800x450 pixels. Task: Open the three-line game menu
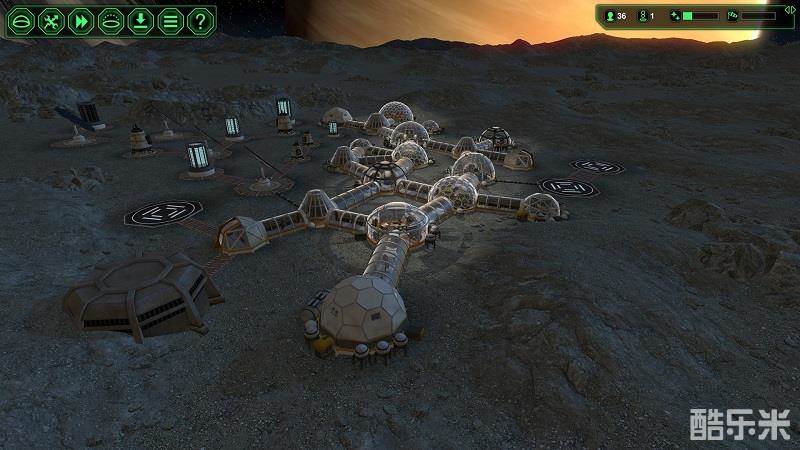[x=171, y=20]
